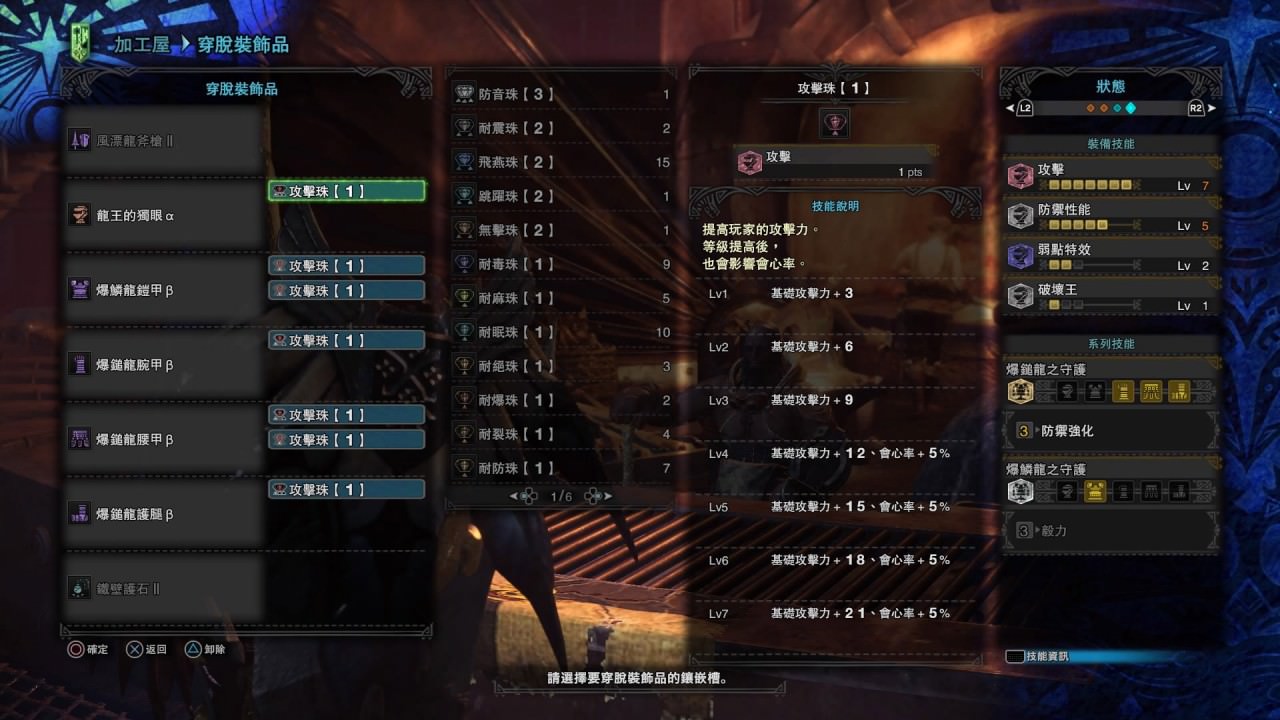Select the 爆鱗龍鎧甲β chest armor row
Image resolution: width=1280 pixels, height=720 pixels.
[x=165, y=290]
